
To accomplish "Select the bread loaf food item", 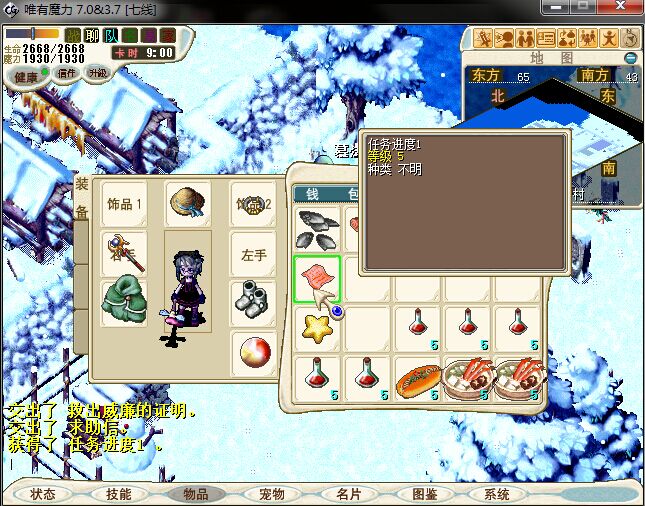I will click(x=417, y=381).
